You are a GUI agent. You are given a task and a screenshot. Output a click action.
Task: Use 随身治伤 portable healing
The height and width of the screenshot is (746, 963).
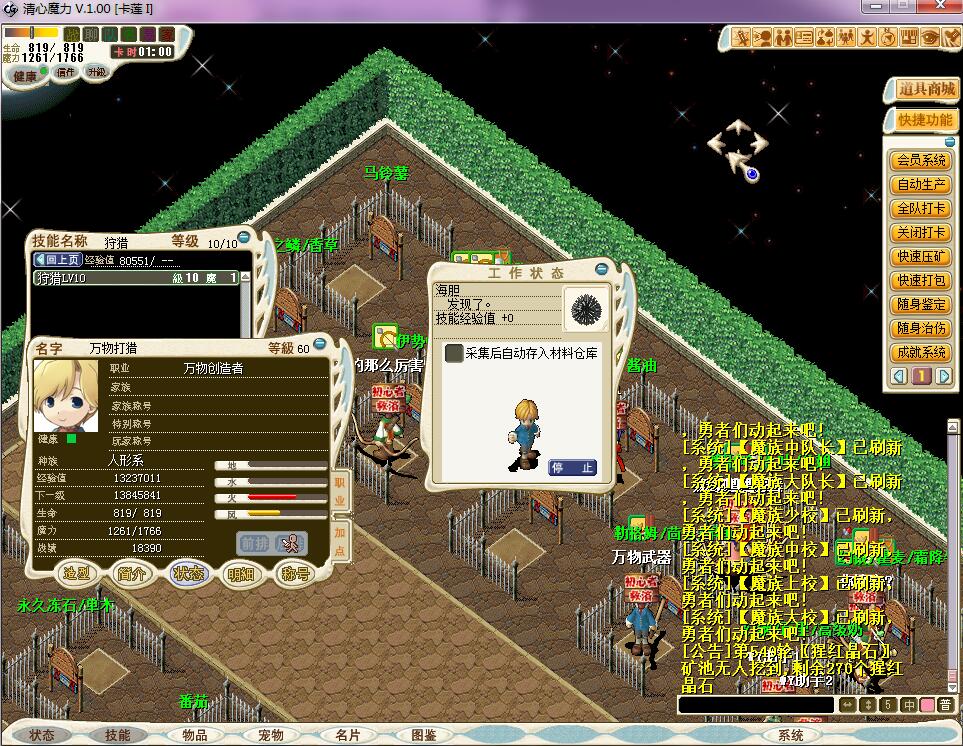pyautogui.click(x=921, y=329)
